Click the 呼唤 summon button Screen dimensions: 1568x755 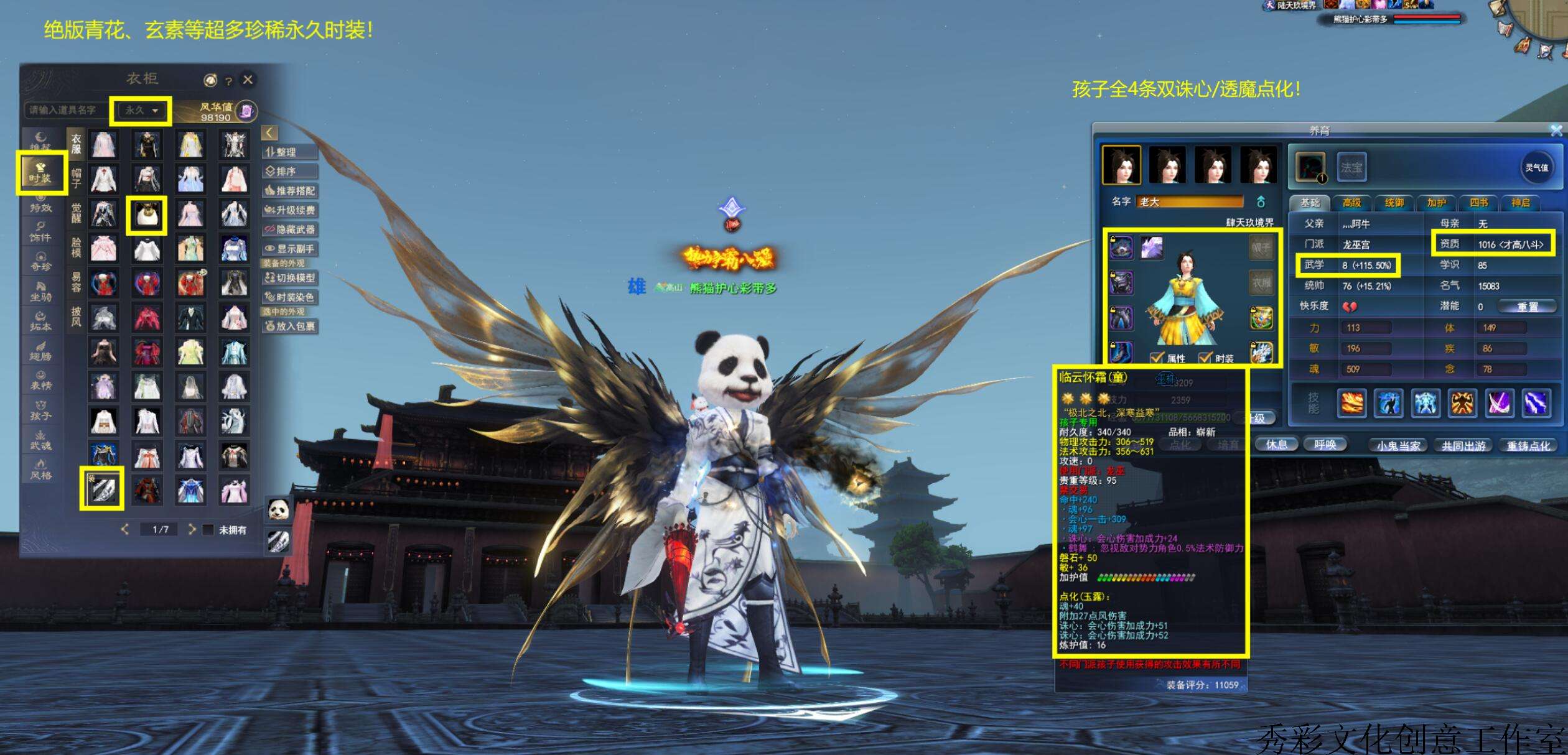click(x=1325, y=445)
